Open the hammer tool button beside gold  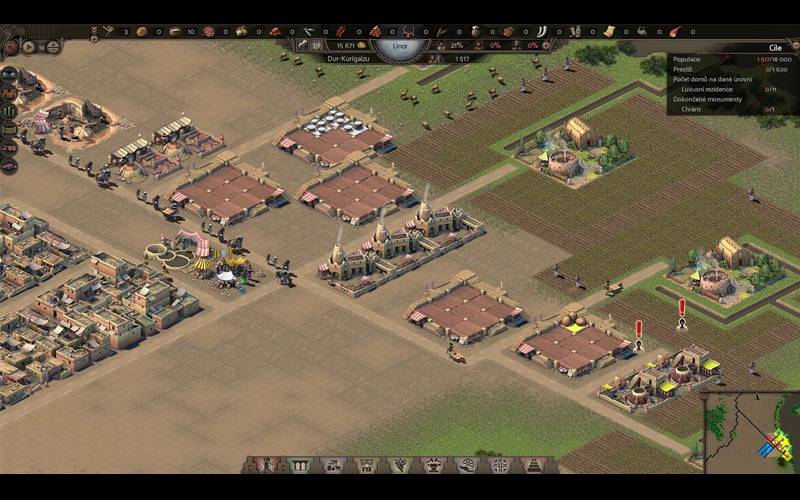click(x=300, y=45)
